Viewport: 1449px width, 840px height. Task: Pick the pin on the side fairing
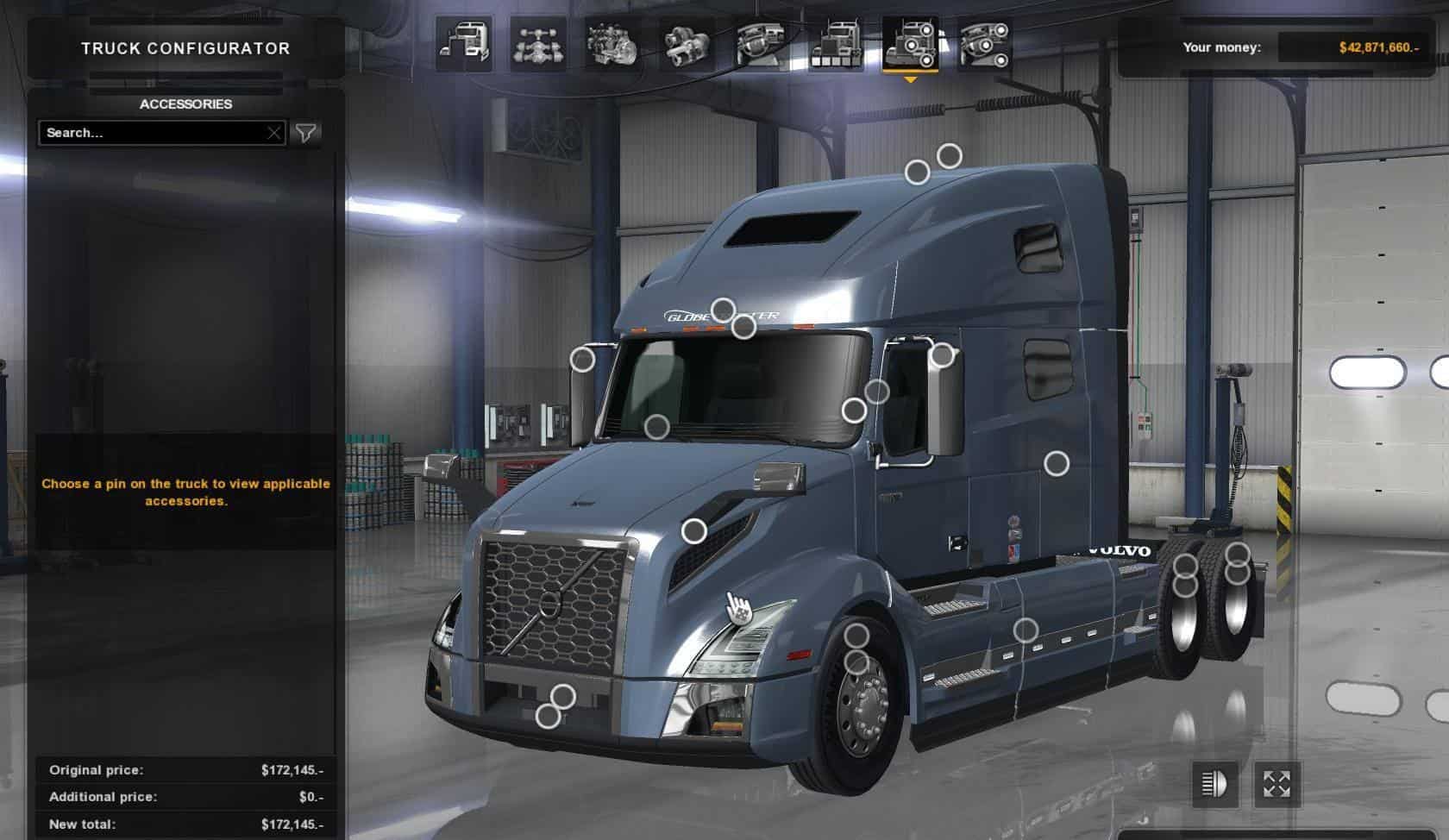1026,630
